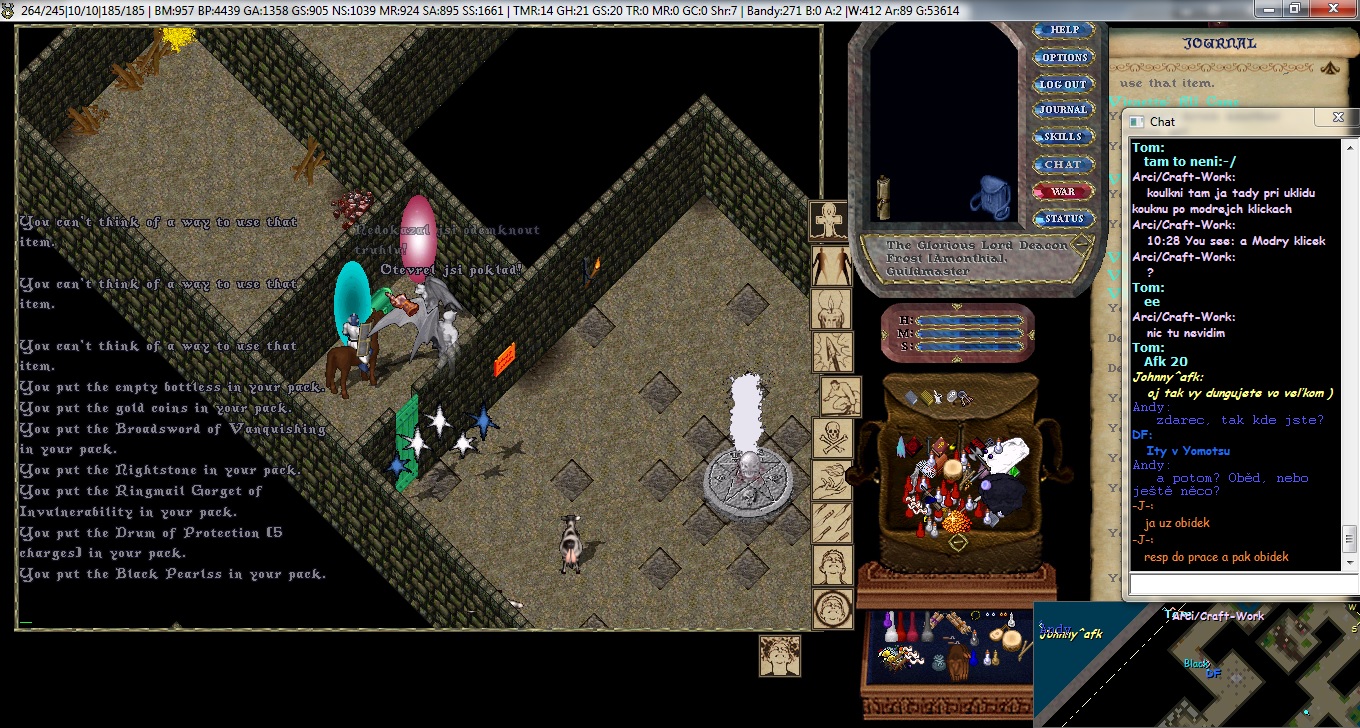The width and height of the screenshot is (1360, 728).
Task: Select the candle flame spell icon
Action: 831,308
